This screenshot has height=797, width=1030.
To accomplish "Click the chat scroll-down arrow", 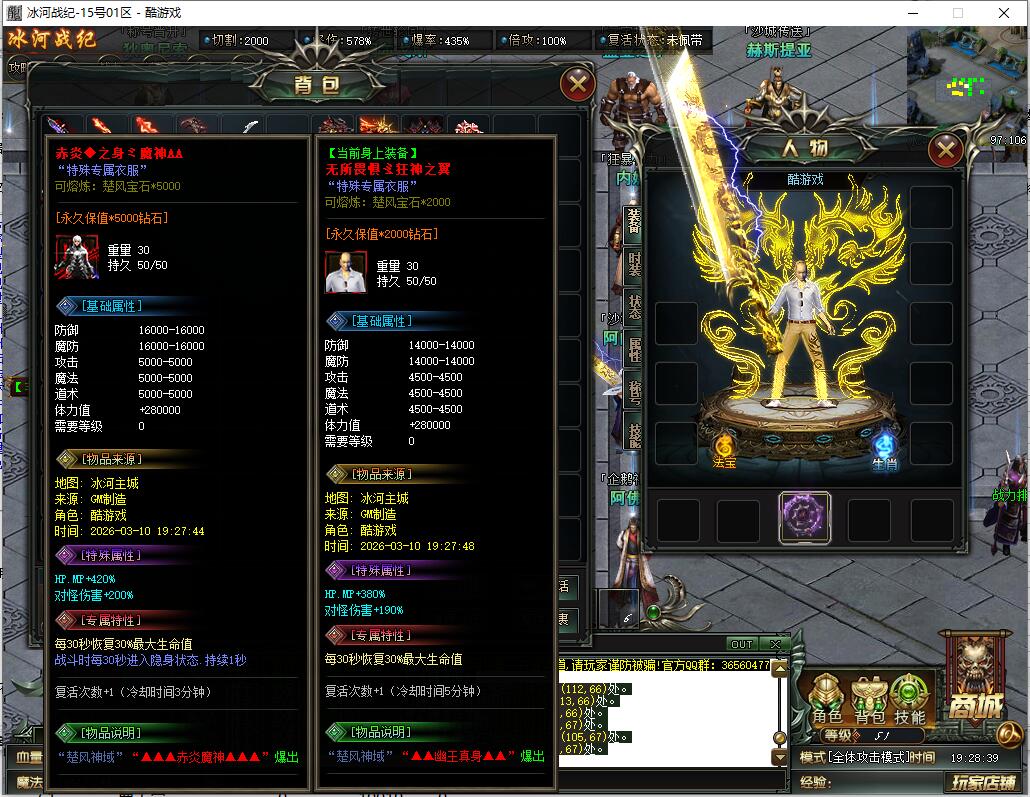I will [x=780, y=759].
